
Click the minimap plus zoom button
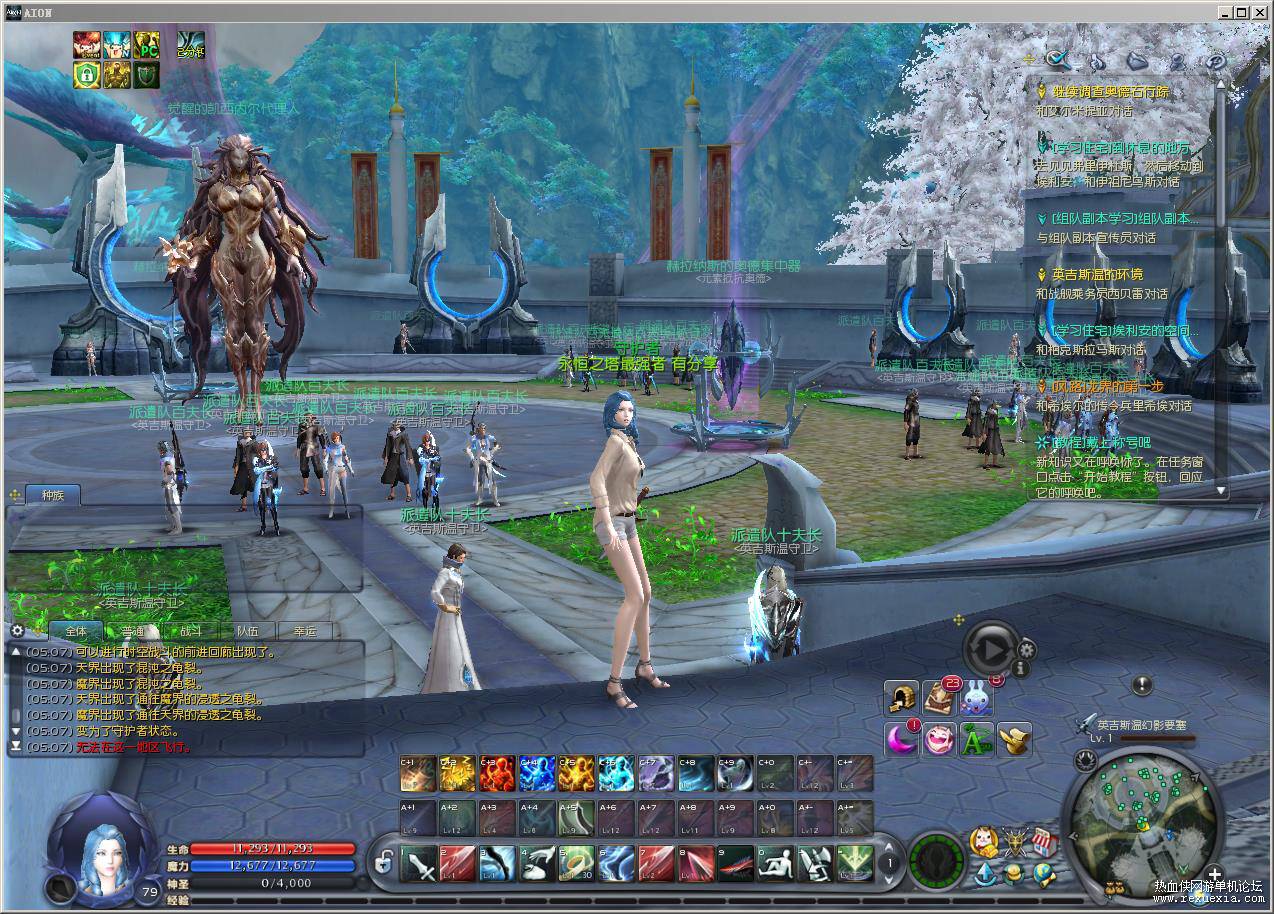tap(1214, 872)
